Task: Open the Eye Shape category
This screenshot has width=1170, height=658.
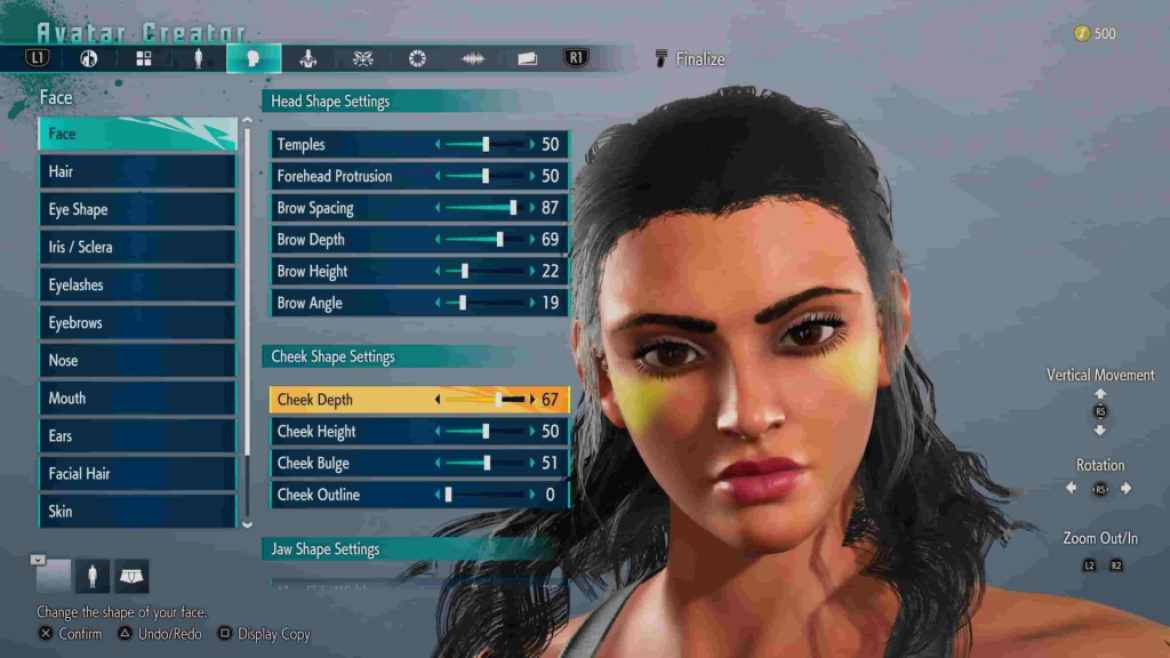Action: click(x=136, y=210)
